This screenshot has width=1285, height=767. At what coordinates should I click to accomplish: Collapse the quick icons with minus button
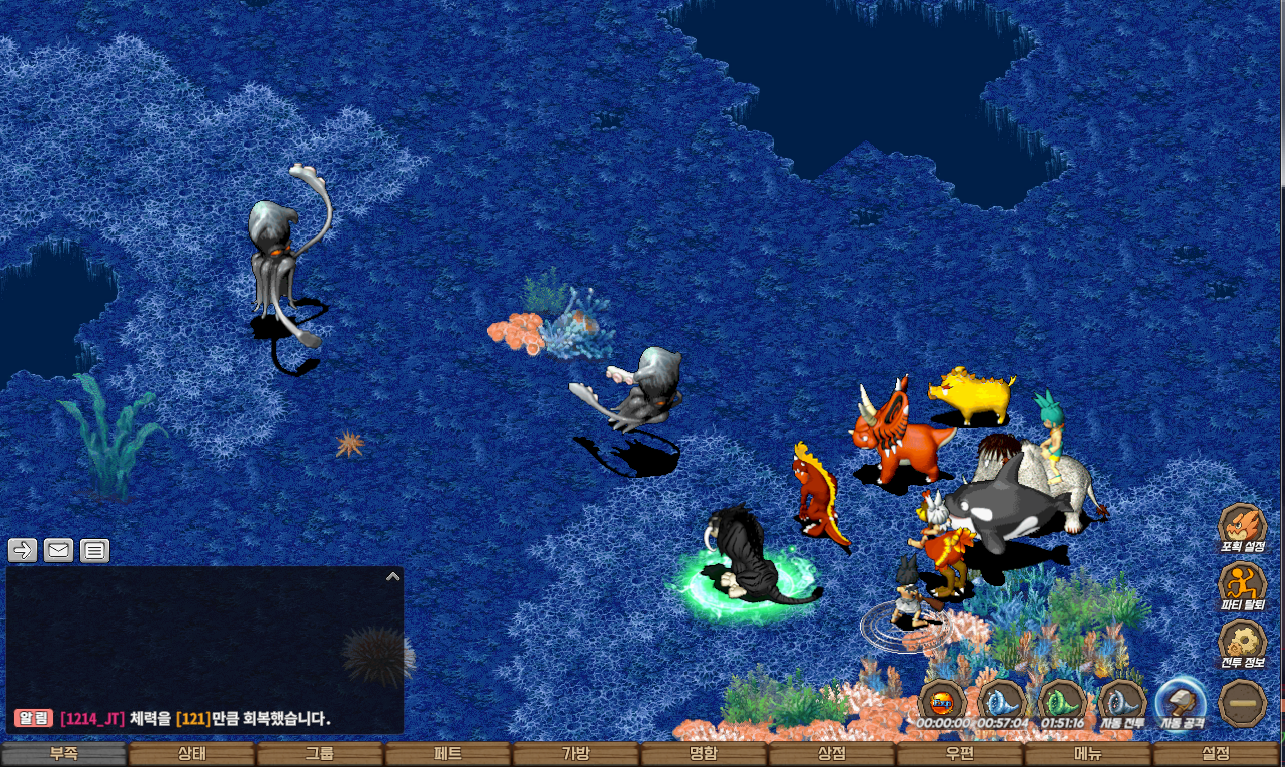[x=1242, y=703]
